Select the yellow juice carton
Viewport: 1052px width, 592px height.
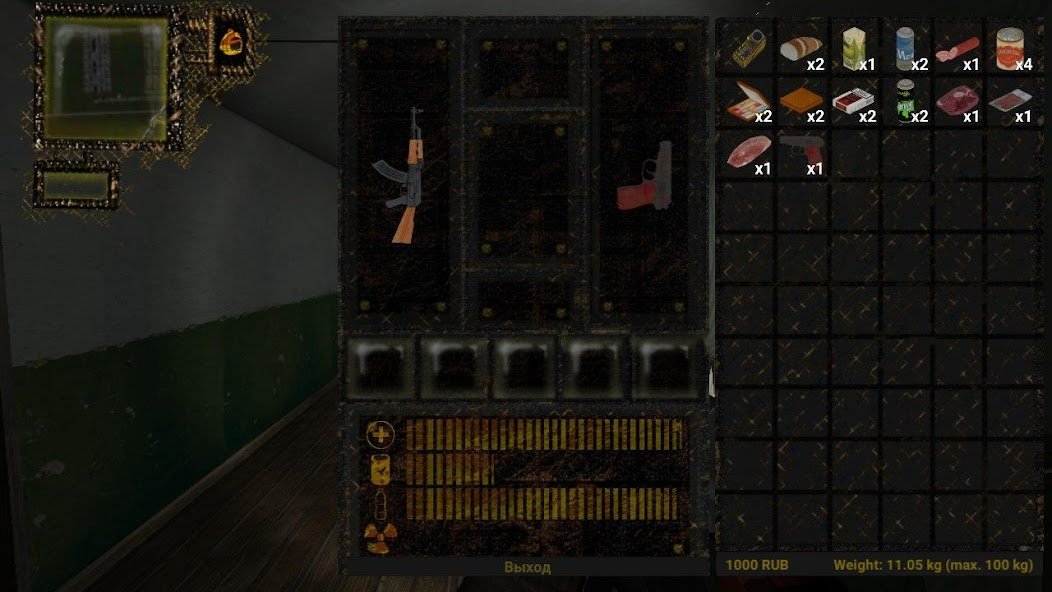click(853, 48)
